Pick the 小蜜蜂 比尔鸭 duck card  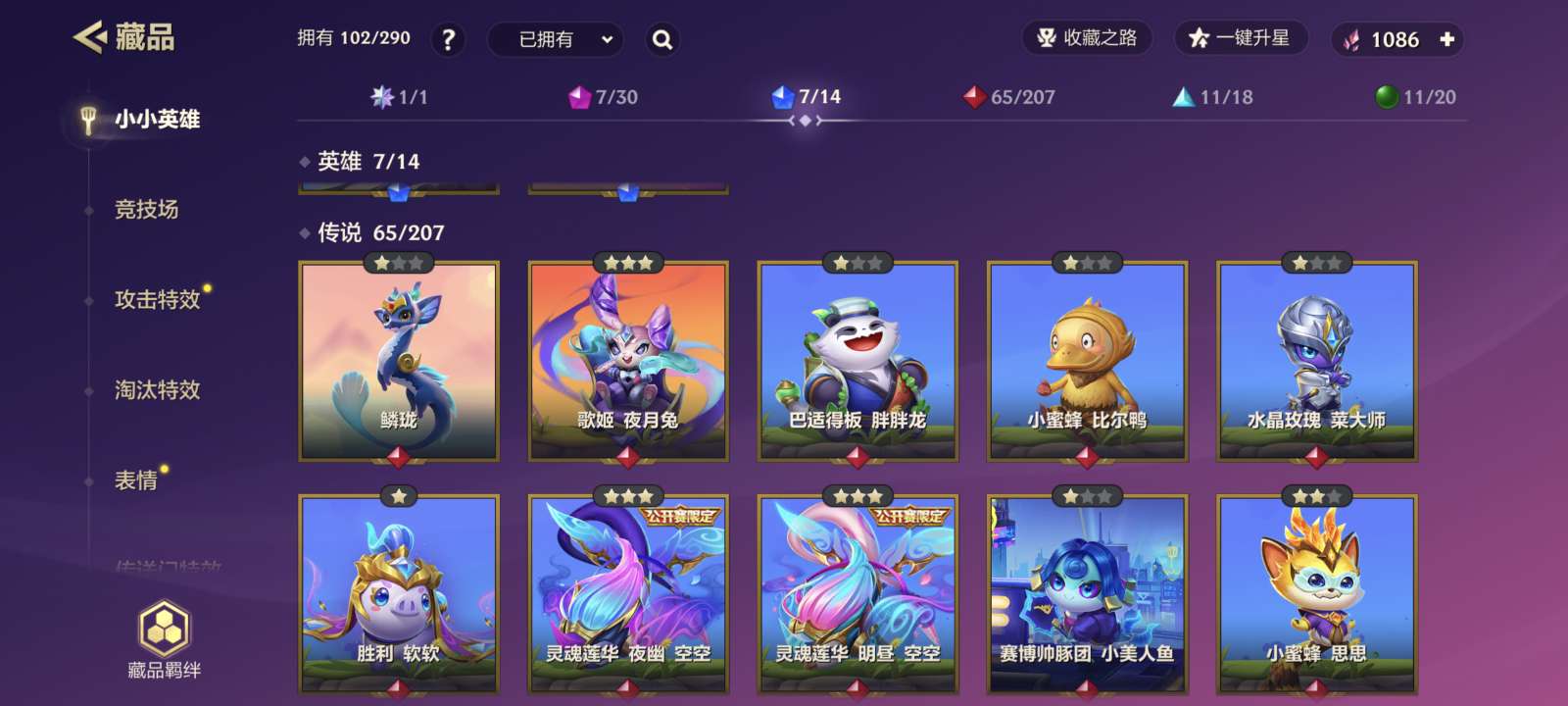point(1087,361)
